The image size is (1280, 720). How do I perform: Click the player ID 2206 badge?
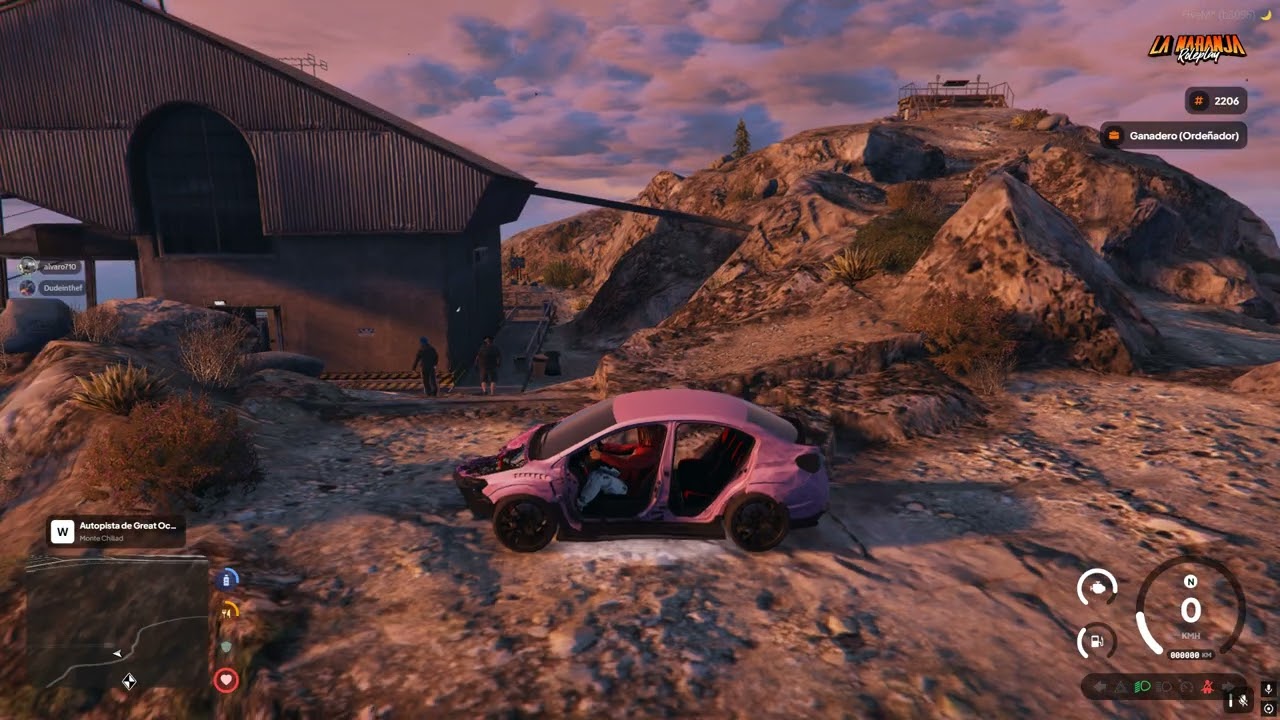(1215, 101)
